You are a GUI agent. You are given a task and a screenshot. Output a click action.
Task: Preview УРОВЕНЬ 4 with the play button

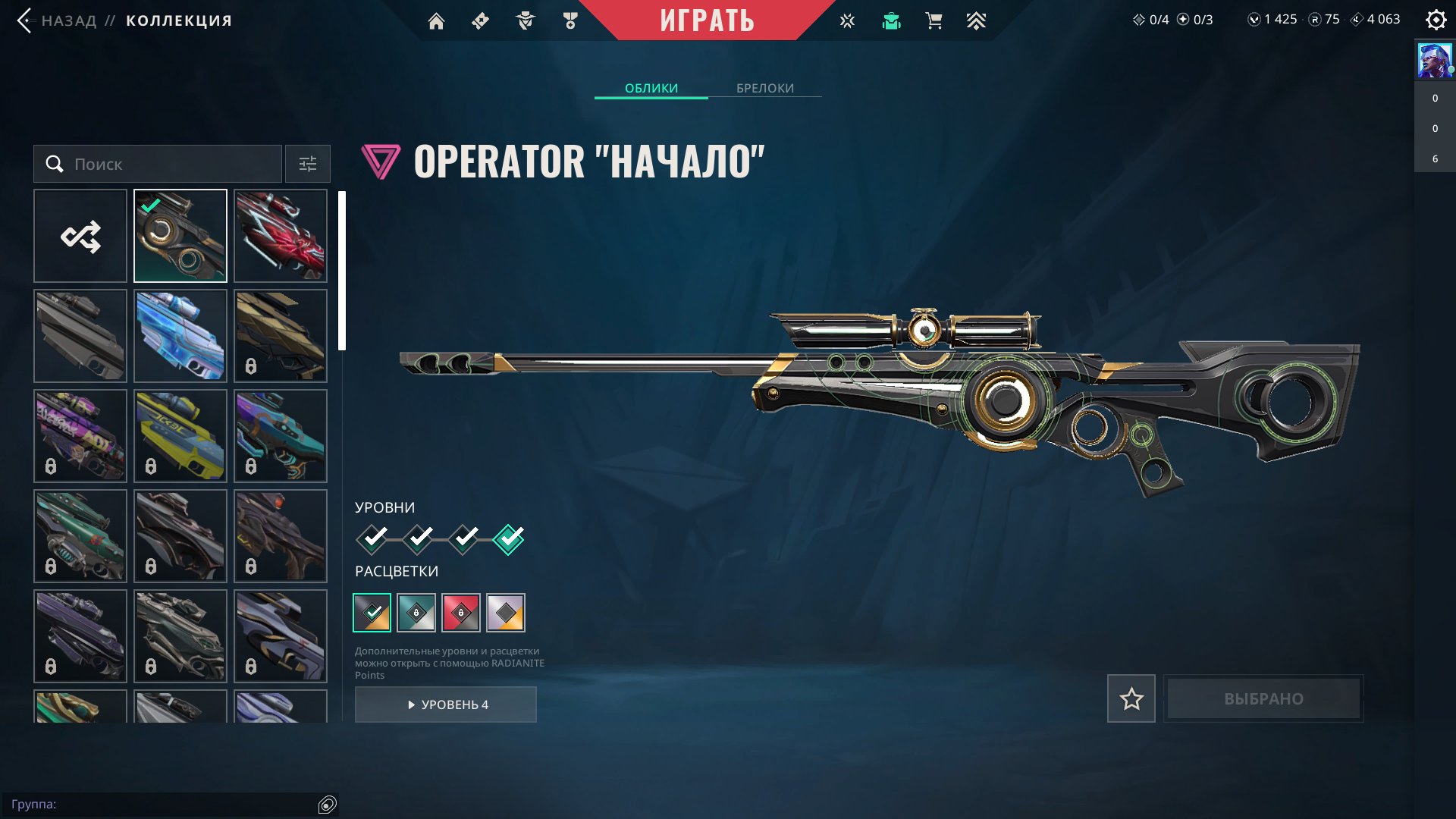(445, 704)
